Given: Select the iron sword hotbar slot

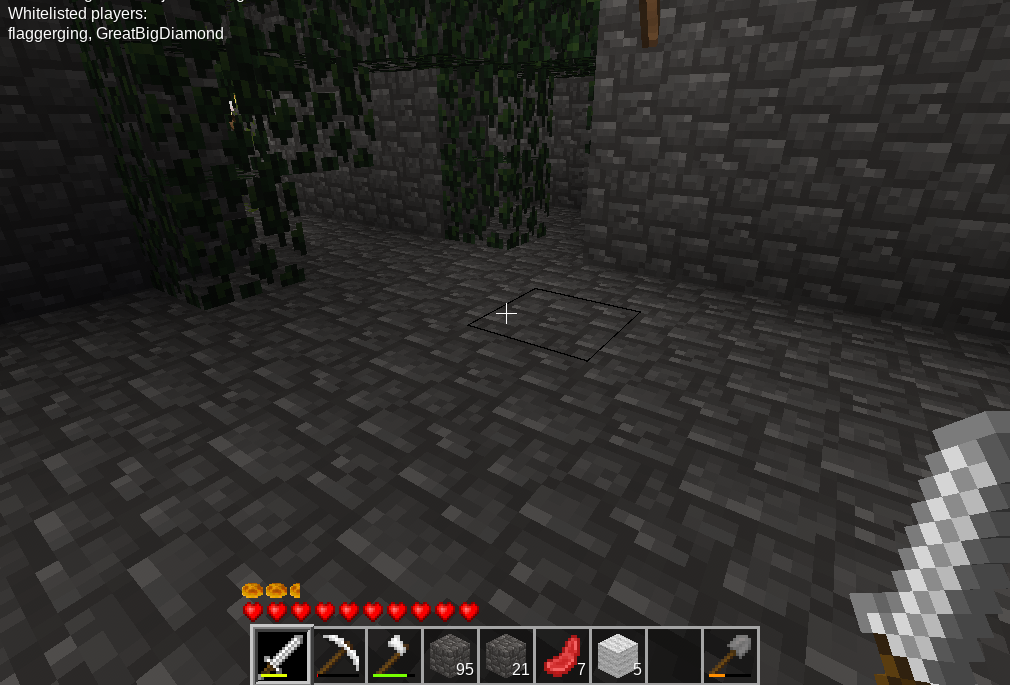Looking at the screenshot, I should (282, 655).
